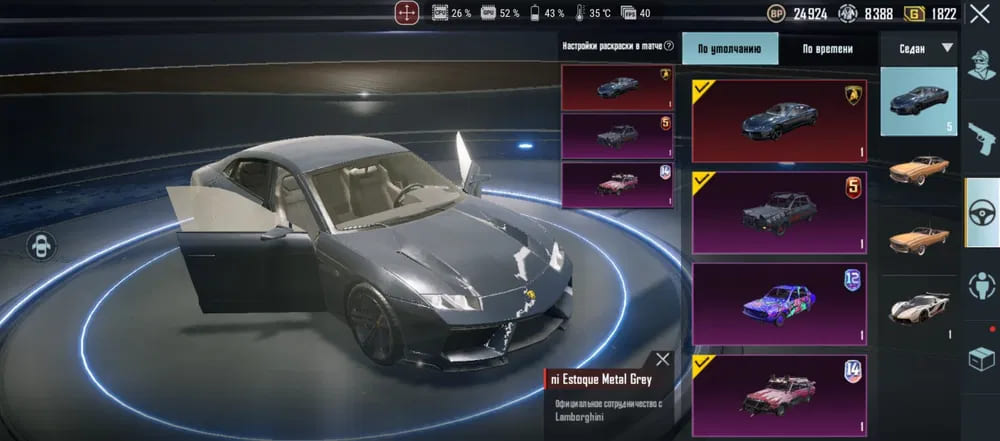Screen dimensions: 1000x441
Task: Pick the small season 14 match paint thumbnail
Action: [618, 185]
